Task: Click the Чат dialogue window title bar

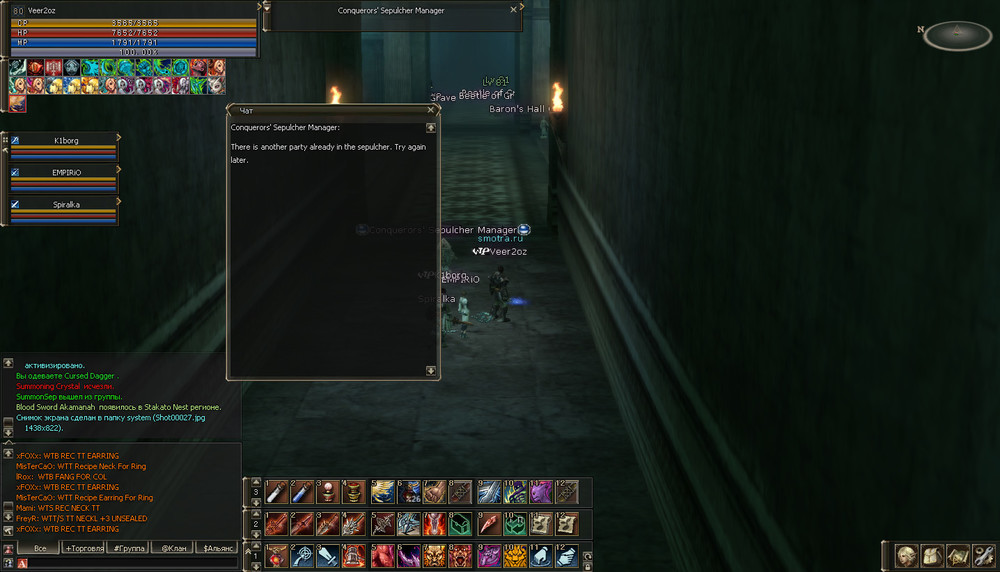Action: tap(330, 110)
